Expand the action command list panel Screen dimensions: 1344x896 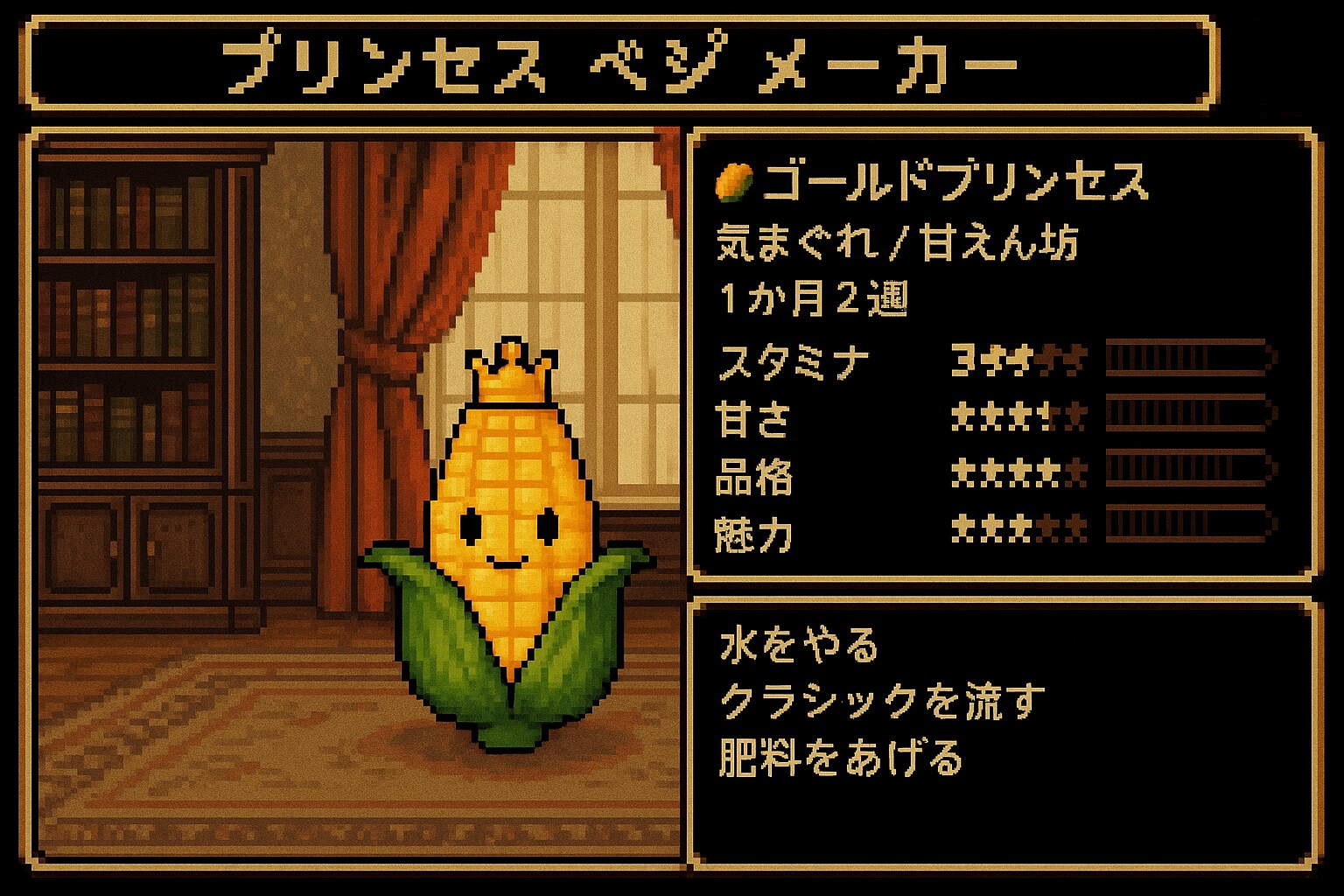point(1002,735)
